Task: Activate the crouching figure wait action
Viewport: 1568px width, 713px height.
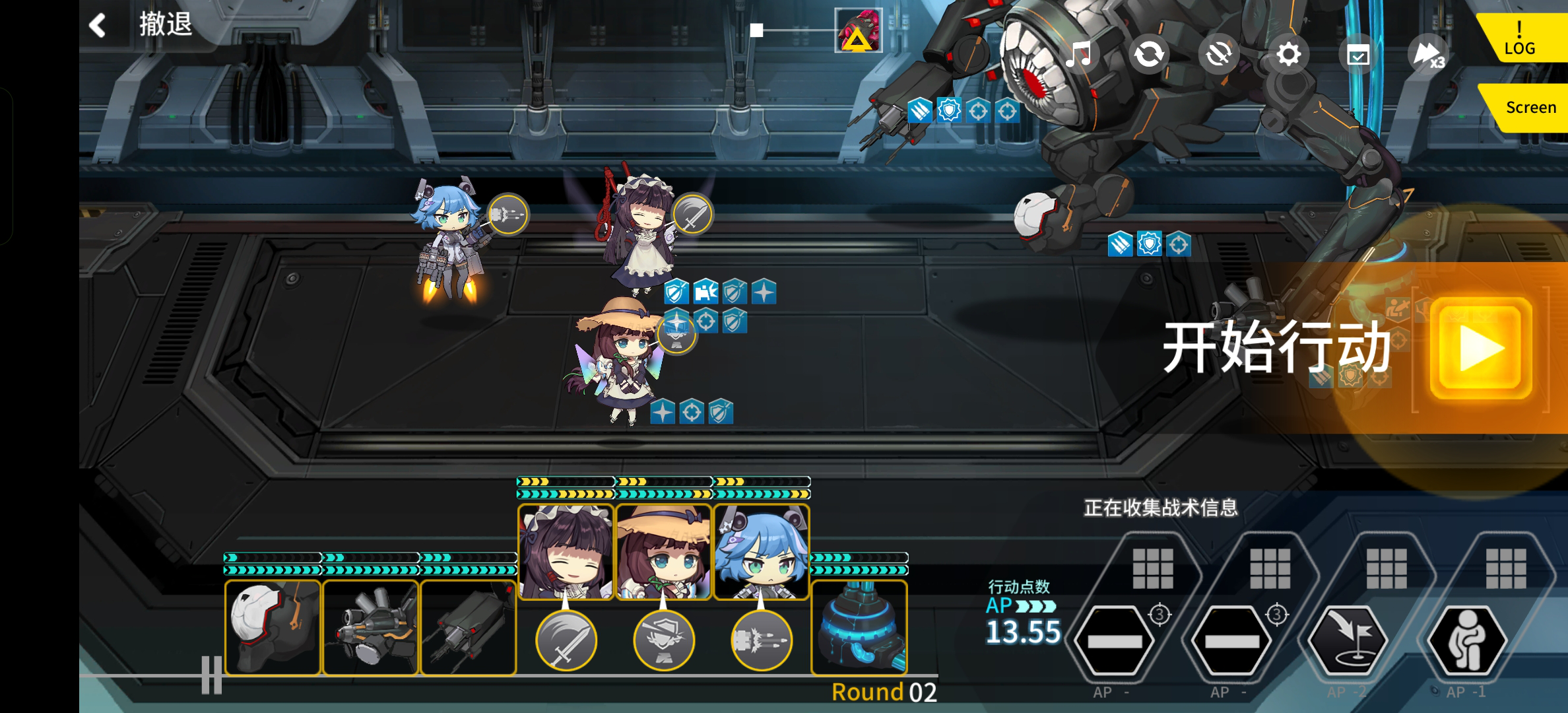Action: 1466,640
